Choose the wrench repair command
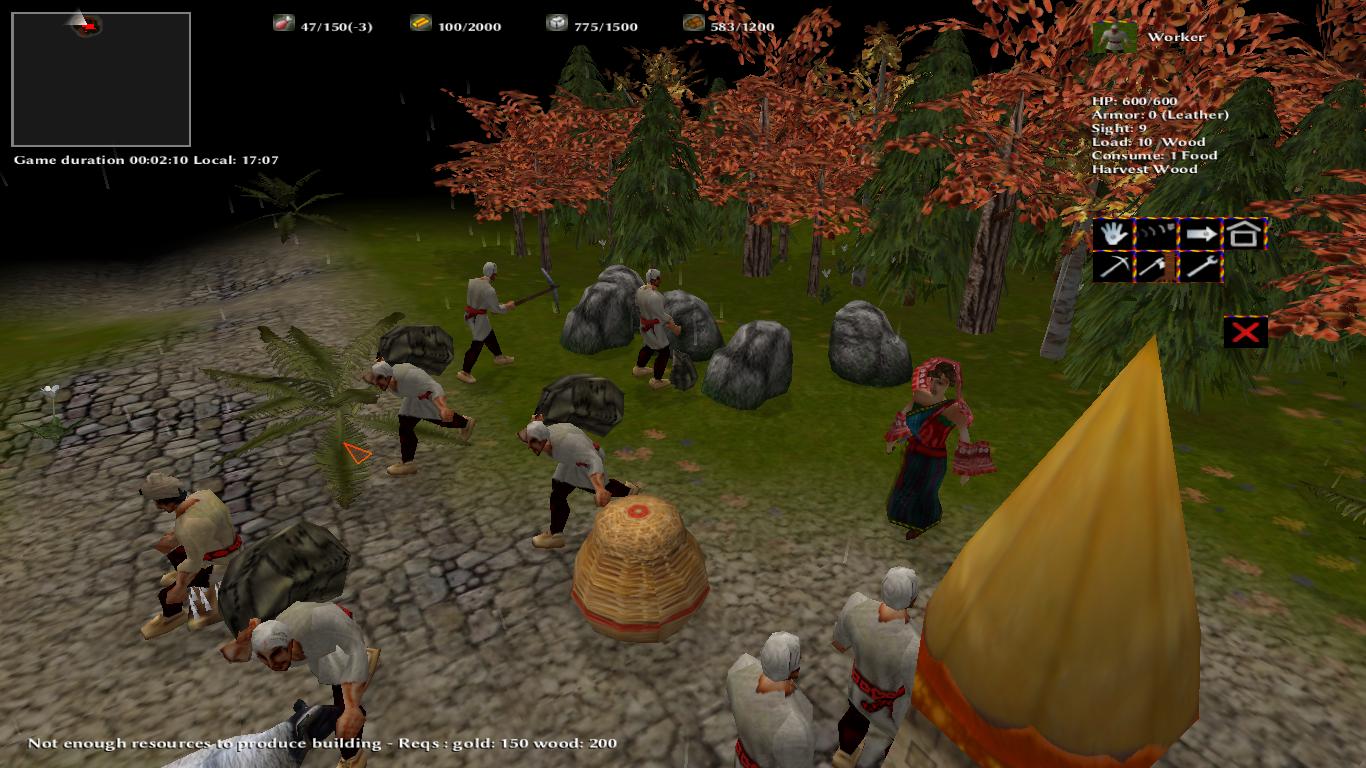The width and height of the screenshot is (1366, 768). [1201, 266]
